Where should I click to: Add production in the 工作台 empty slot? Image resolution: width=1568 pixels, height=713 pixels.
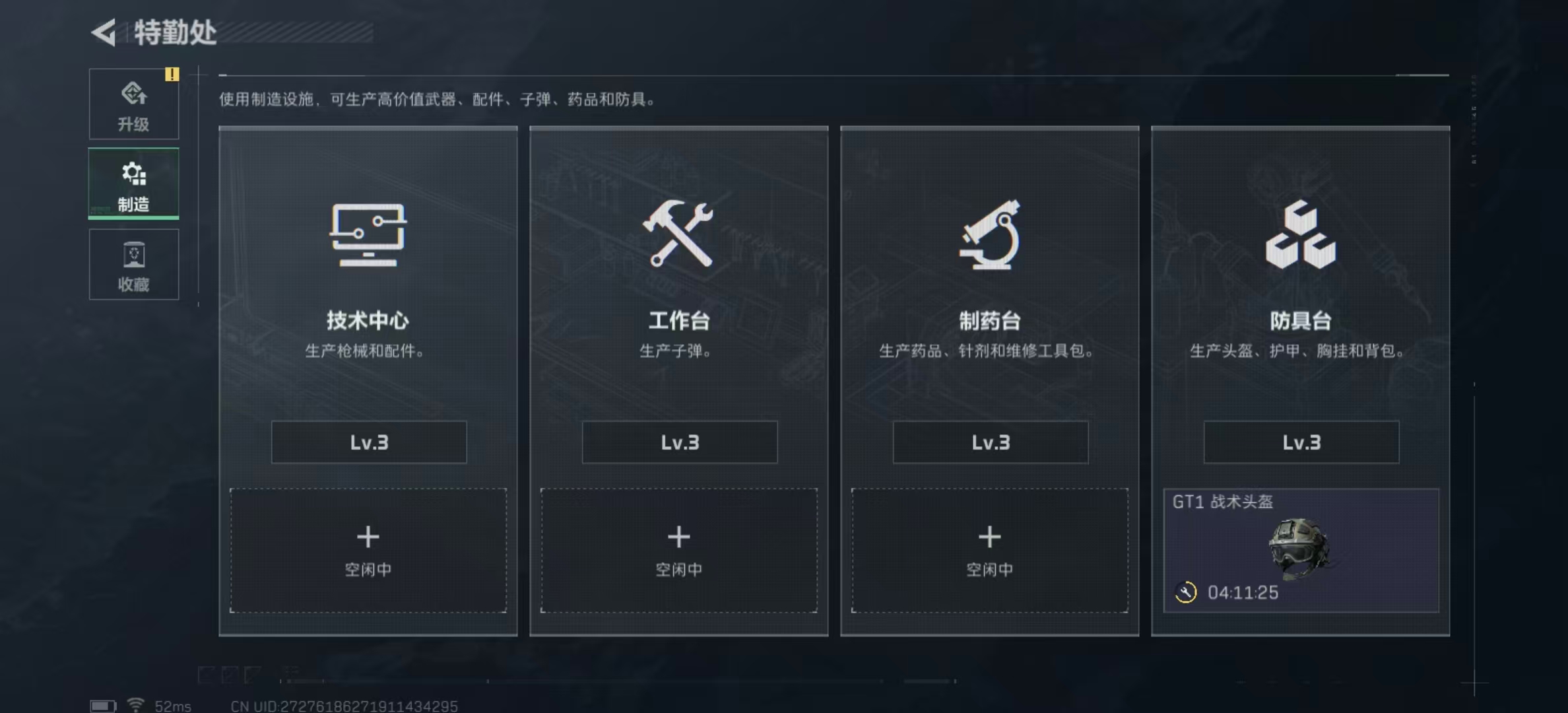pyautogui.click(x=678, y=550)
